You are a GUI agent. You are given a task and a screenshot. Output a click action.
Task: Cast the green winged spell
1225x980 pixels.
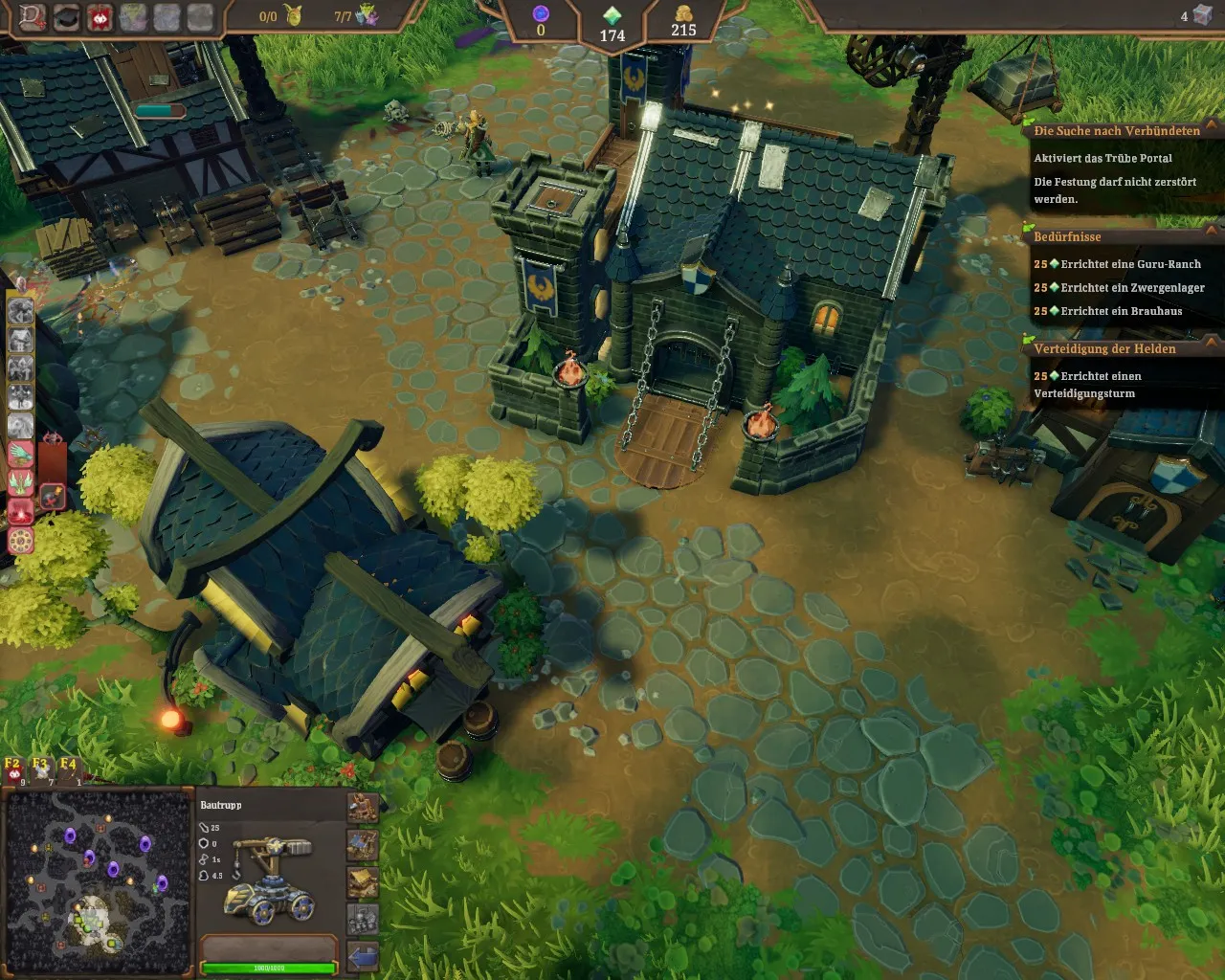pyautogui.click(x=21, y=482)
